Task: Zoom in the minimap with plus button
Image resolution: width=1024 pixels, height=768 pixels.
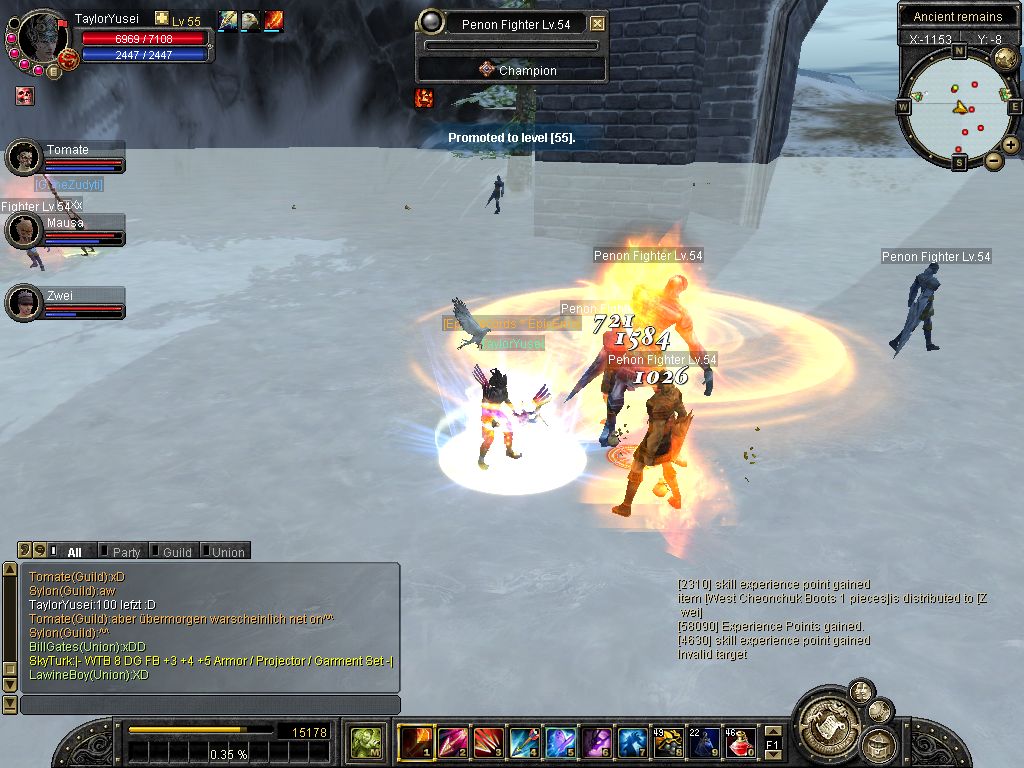Action: 1011,145
